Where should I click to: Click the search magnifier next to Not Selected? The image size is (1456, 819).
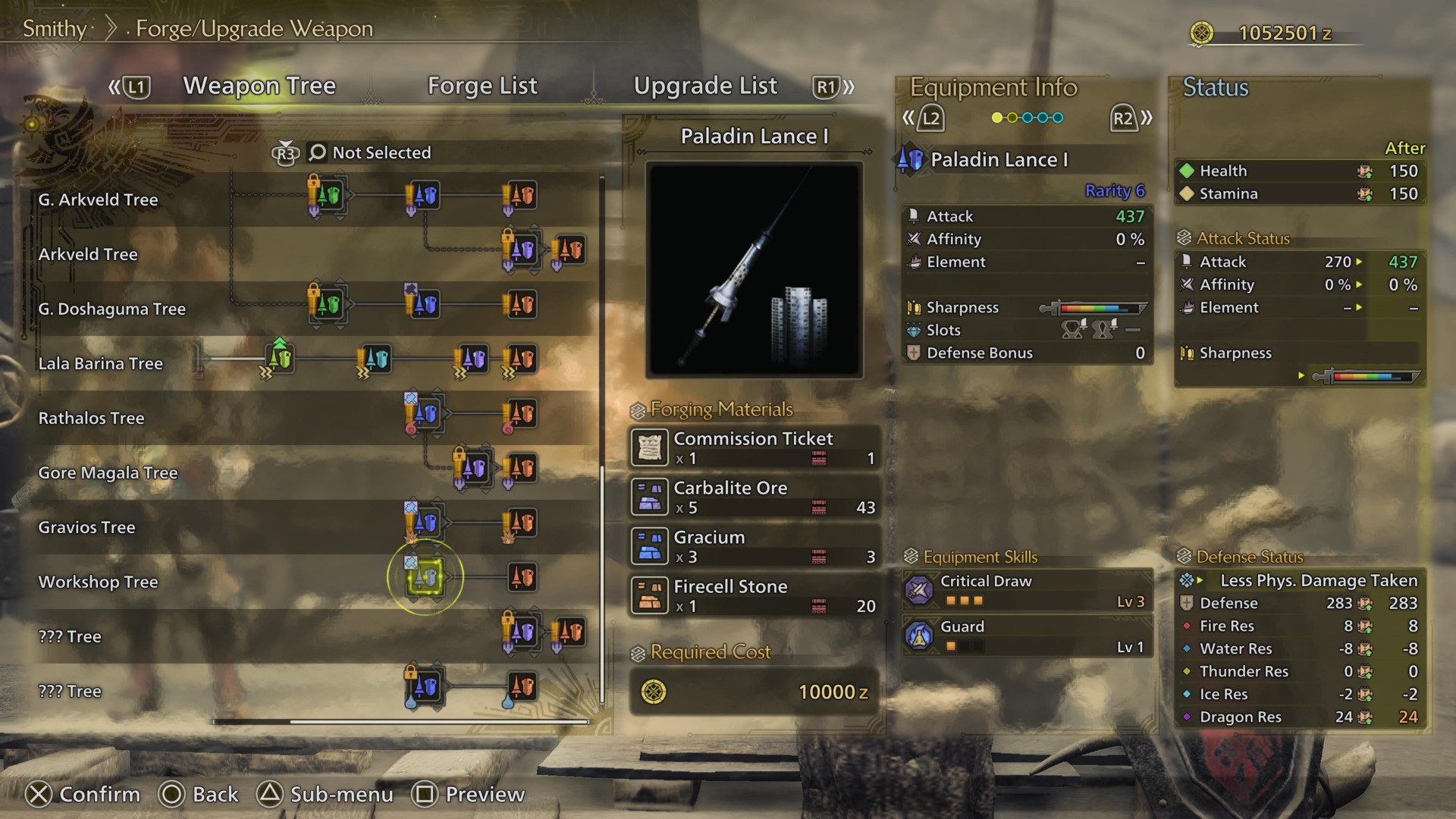[317, 152]
